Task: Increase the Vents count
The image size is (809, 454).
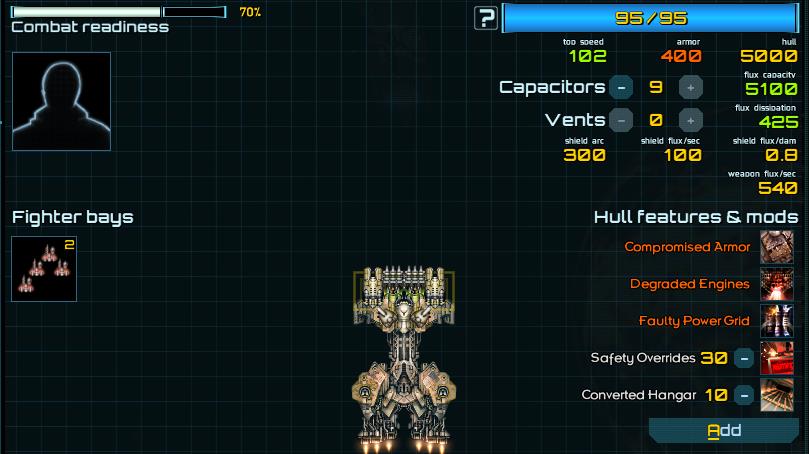Action: pyautogui.click(x=690, y=120)
